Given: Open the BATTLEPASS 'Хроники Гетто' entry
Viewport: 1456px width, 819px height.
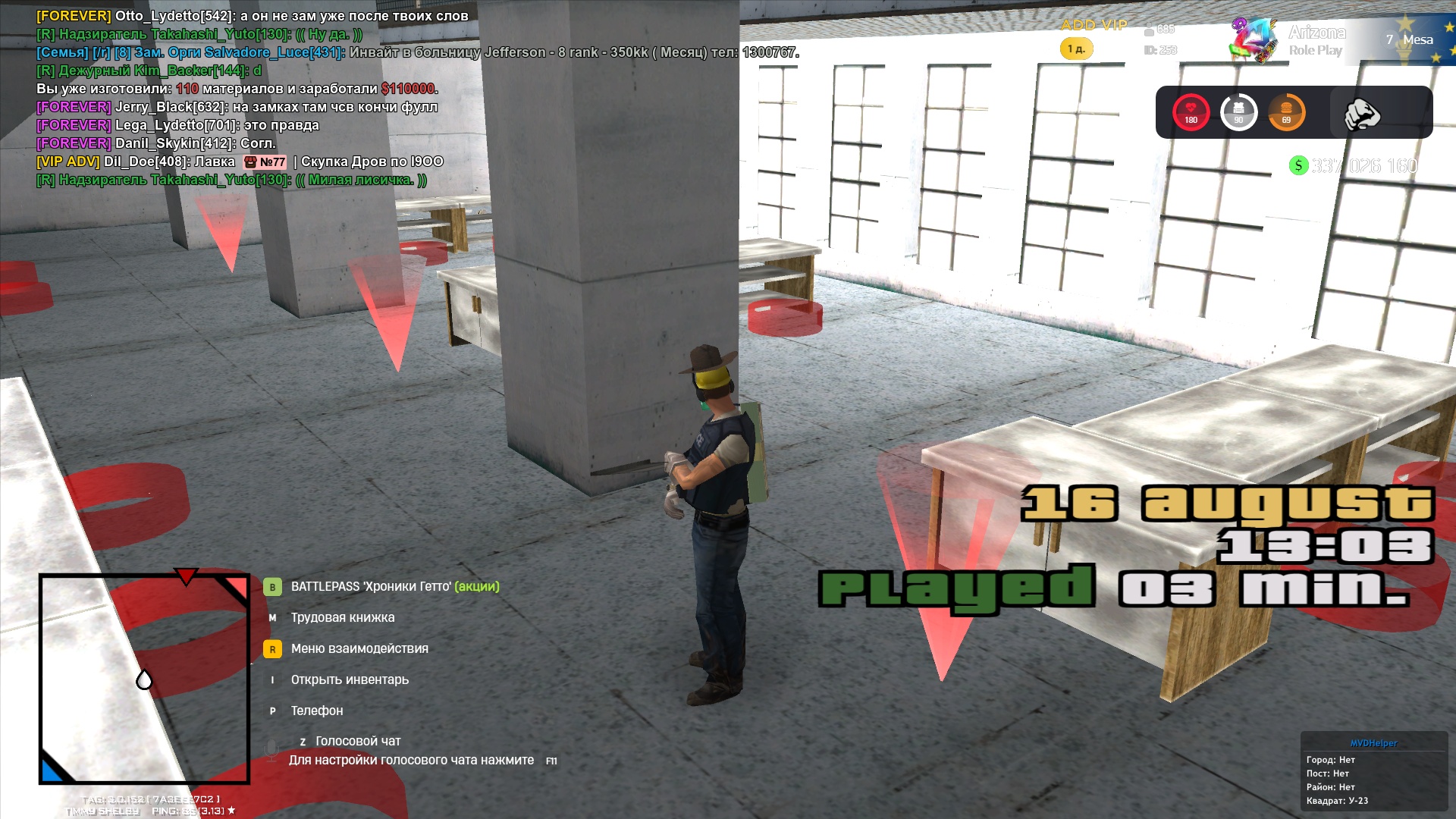Looking at the screenshot, I should click(394, 586).
